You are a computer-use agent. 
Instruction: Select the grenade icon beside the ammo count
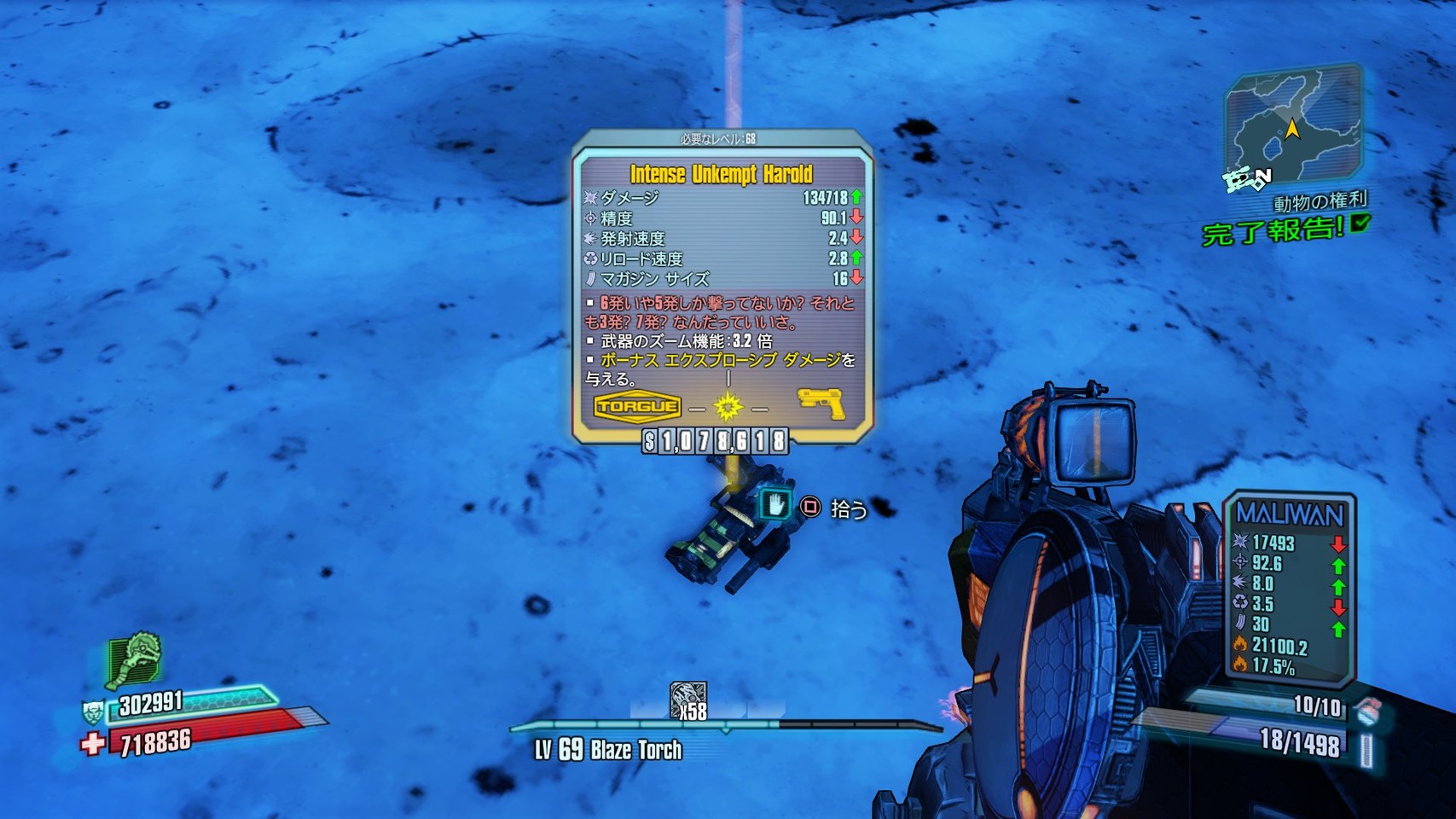pyautogui.click(x=1367, y=712)
